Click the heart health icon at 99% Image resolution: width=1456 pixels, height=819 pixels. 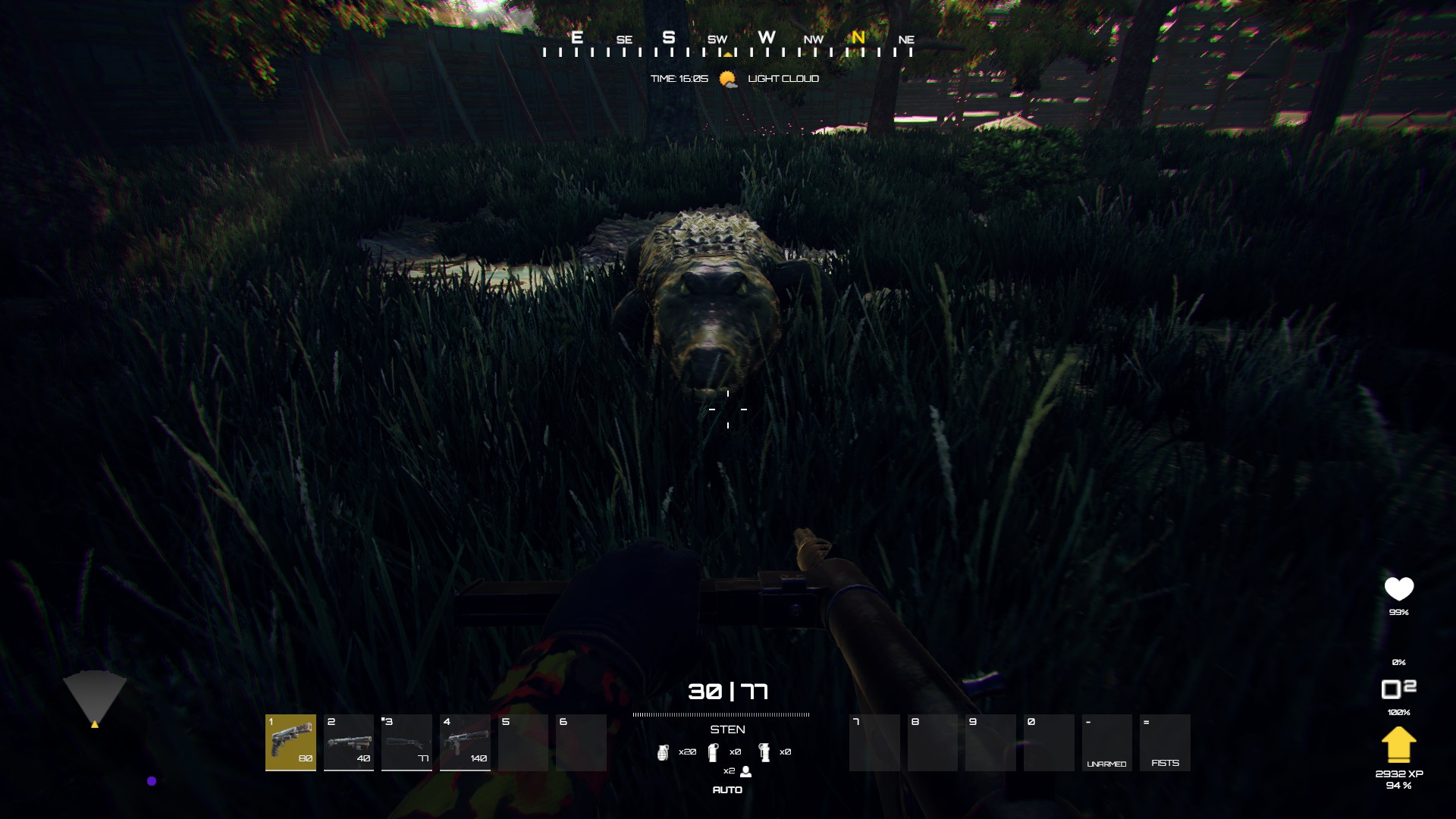(x=1399, y=588)
